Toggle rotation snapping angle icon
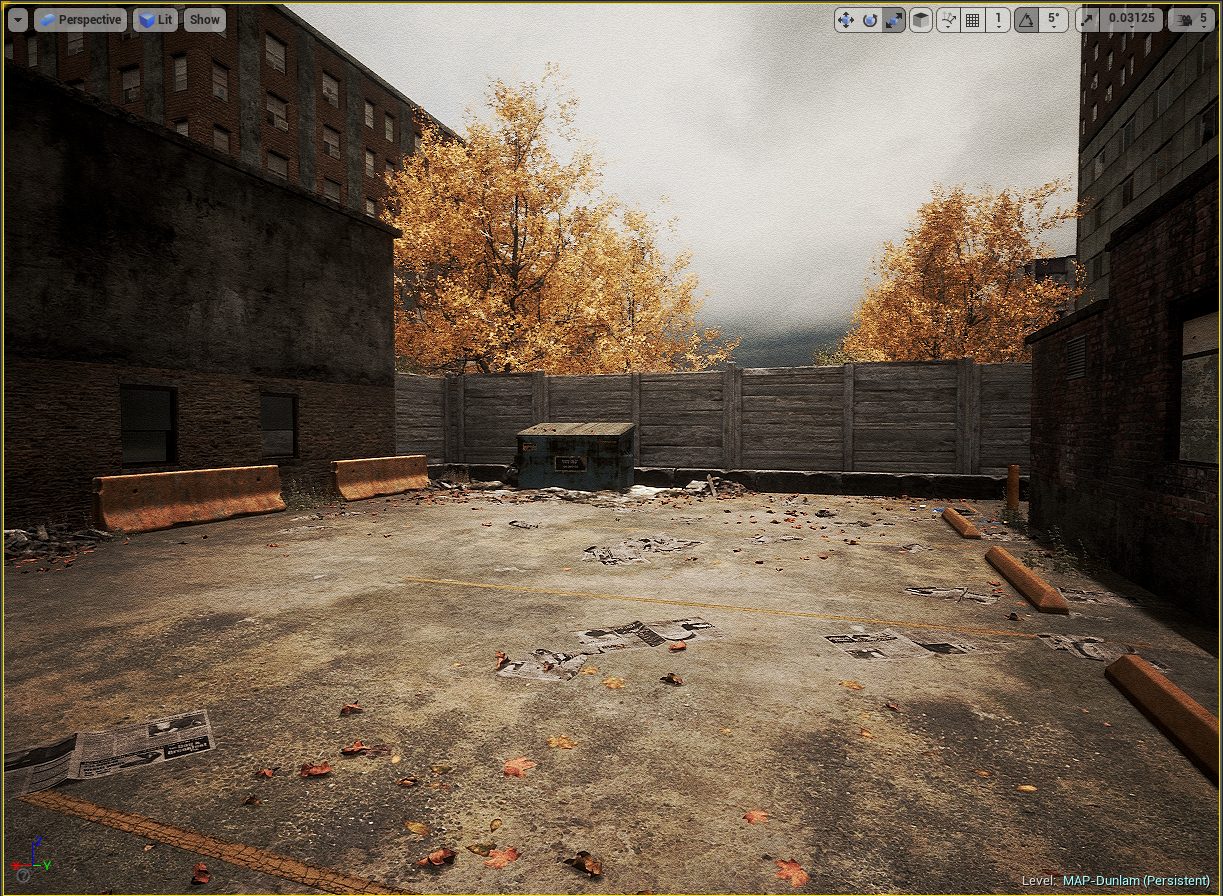 pos(1026,19)
